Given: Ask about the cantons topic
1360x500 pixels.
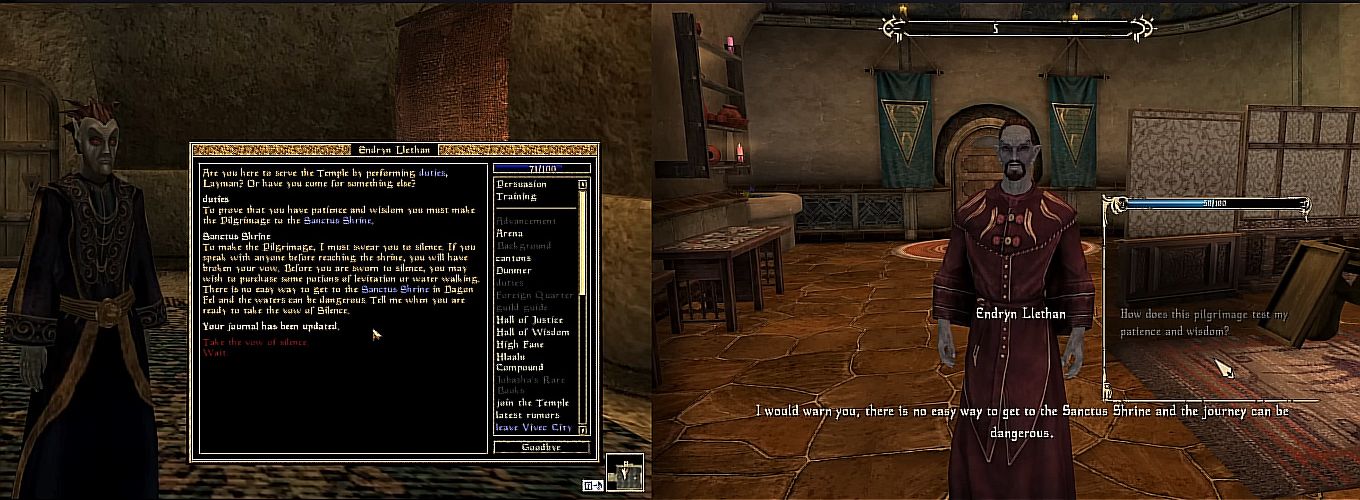Looking at the screenshot, I should pyautogui.click(x=513, y=258).
